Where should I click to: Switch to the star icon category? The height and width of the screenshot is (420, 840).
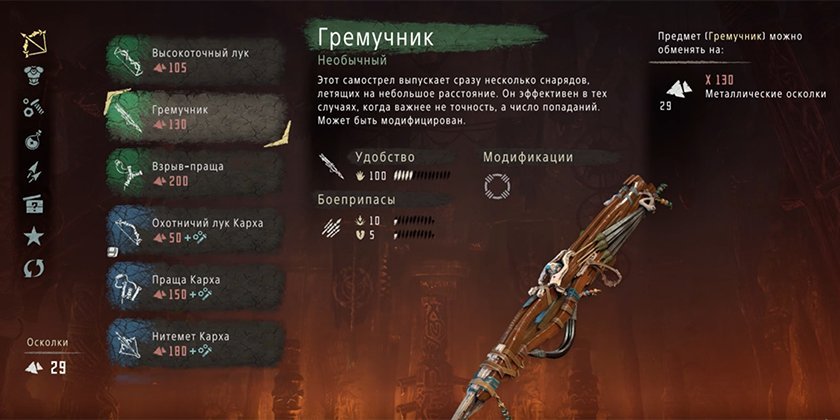point(34,237)
